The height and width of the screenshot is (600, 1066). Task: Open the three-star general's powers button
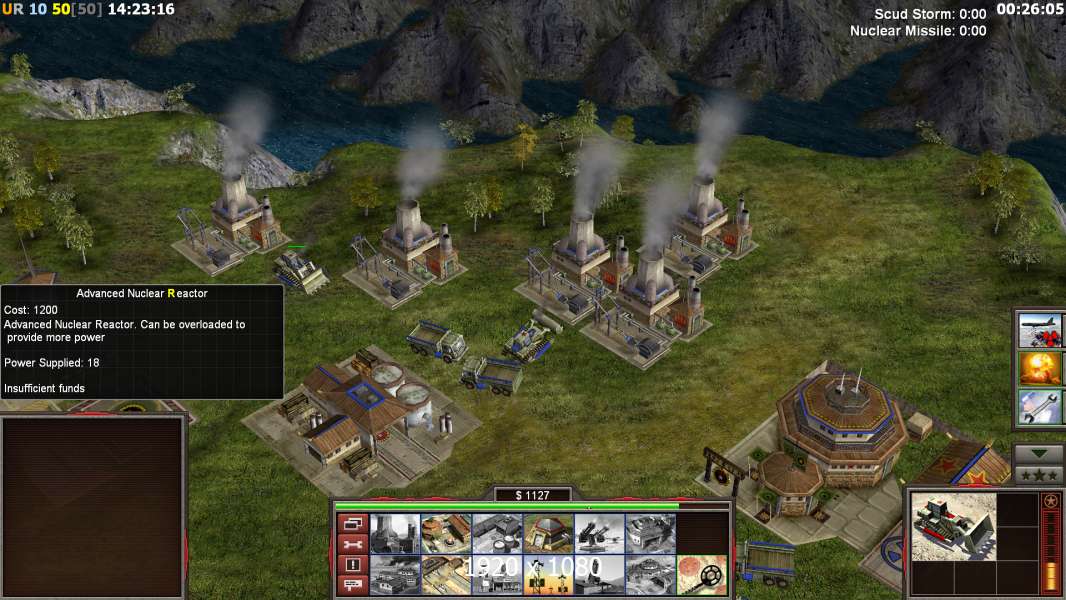[1038, 474]
